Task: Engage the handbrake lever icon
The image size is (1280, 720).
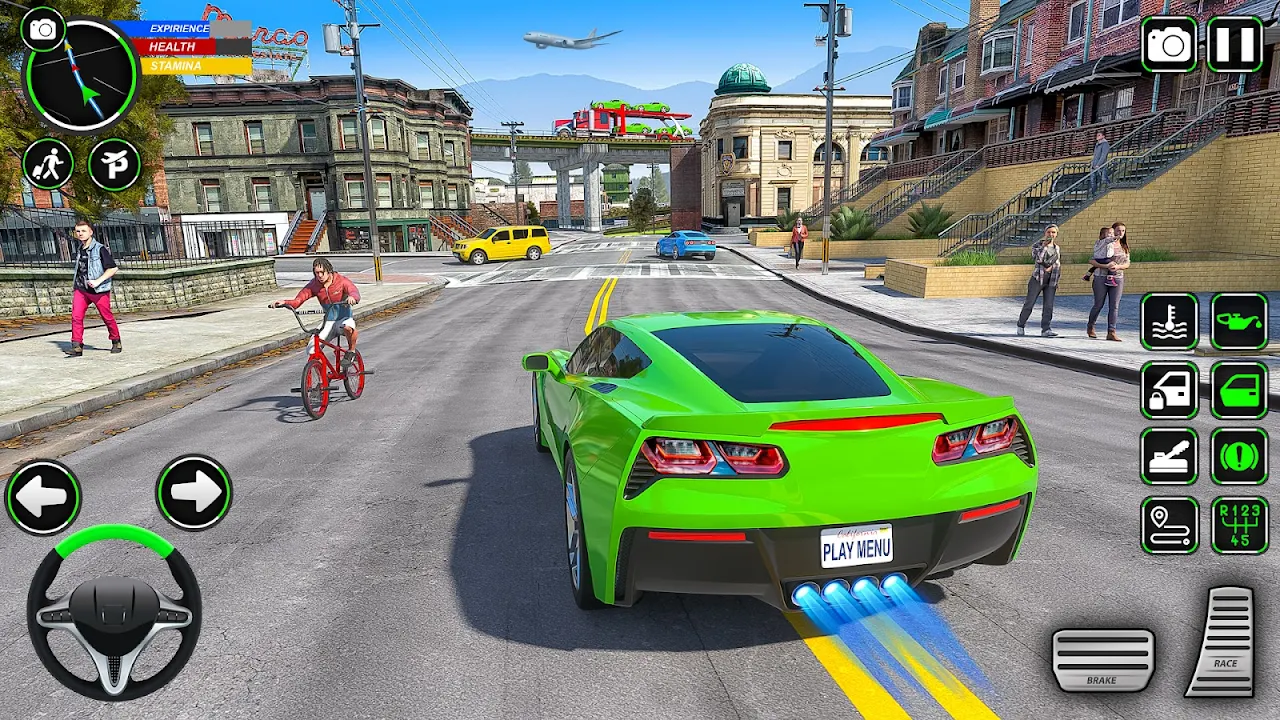Action: pos(1169,457)
